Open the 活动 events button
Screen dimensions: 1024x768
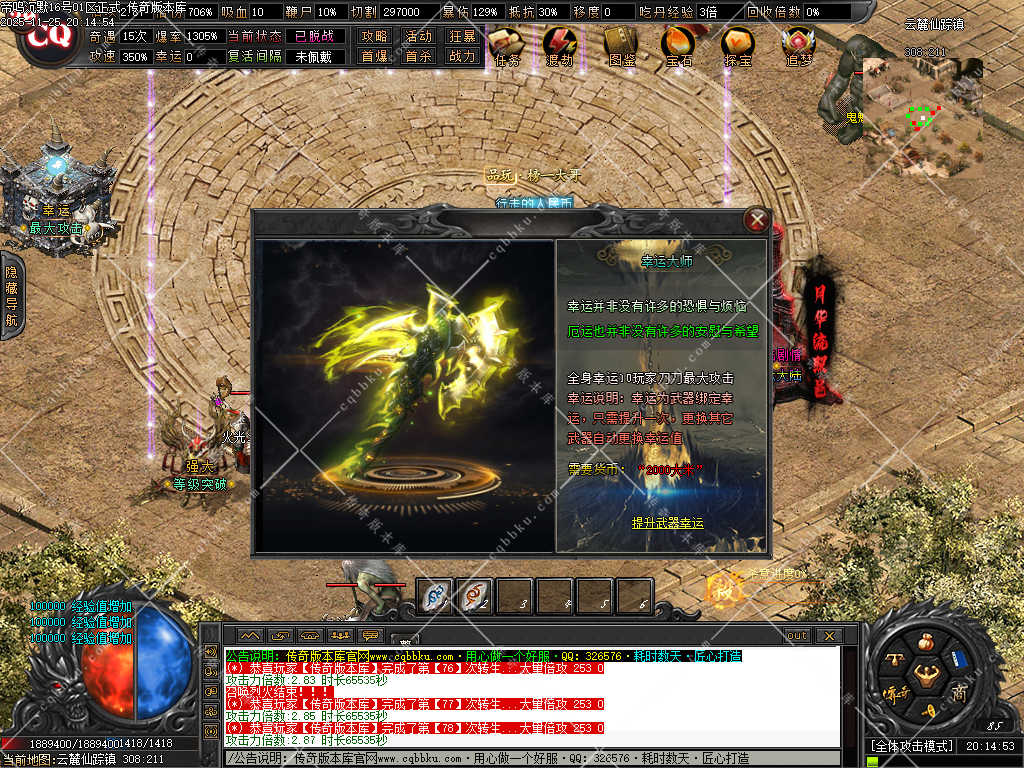(x=418, y=36)
